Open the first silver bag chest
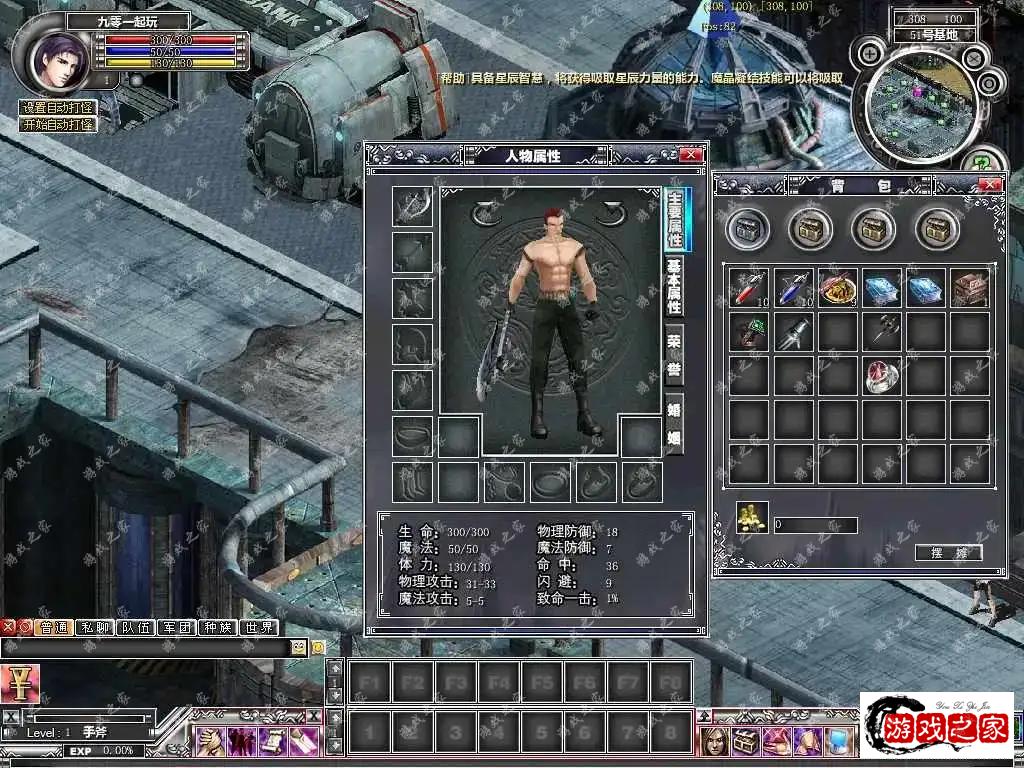Viewport: 1024px width, 768px height. pos(747,230)
